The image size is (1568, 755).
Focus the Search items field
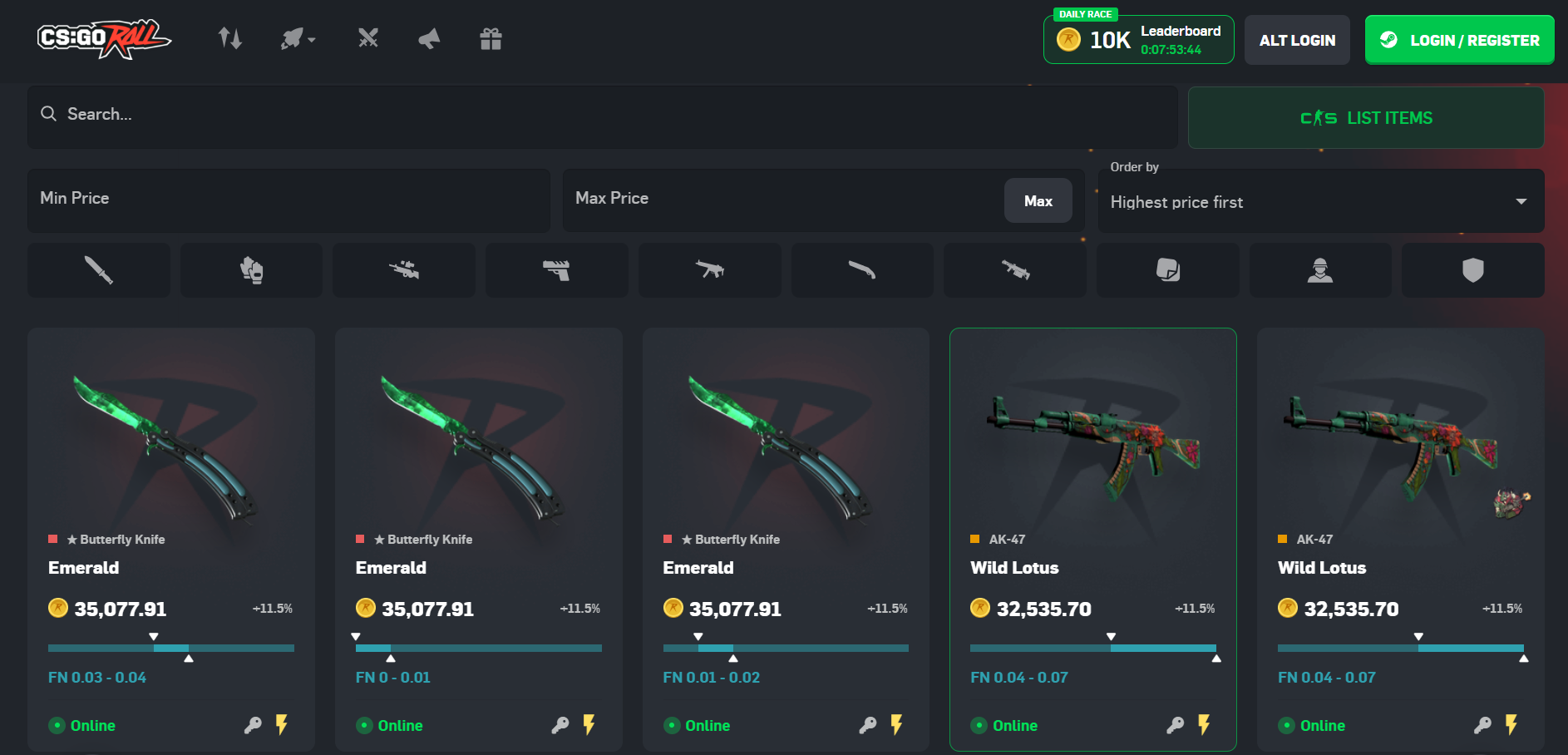(602, 115)
